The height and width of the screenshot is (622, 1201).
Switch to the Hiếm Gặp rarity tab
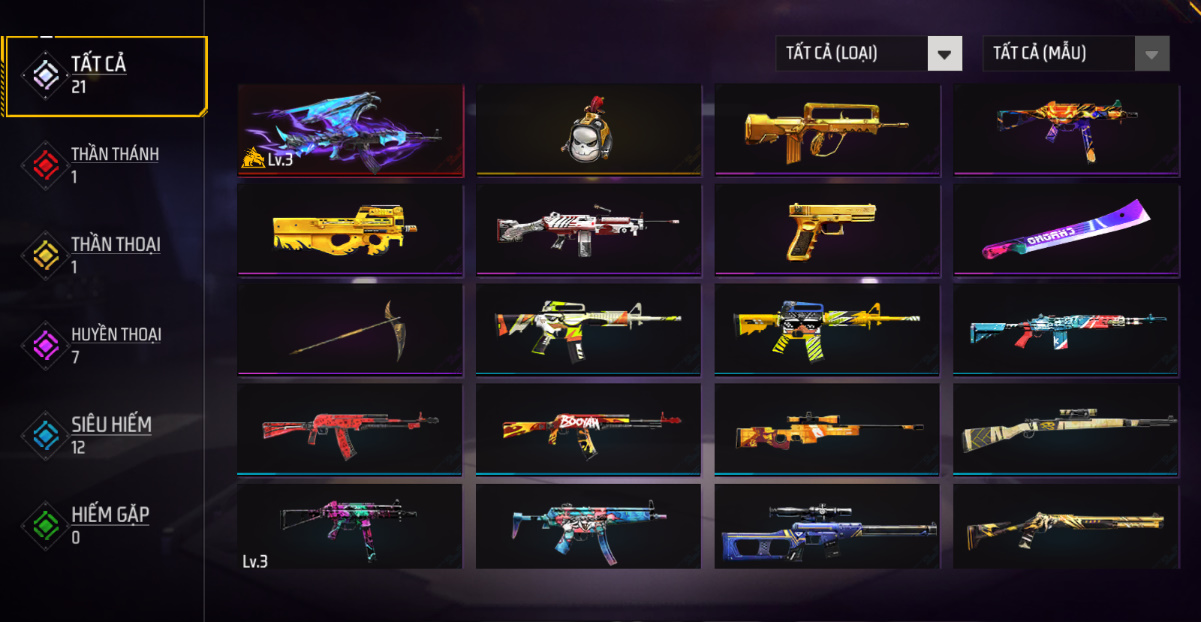(104, 525)
